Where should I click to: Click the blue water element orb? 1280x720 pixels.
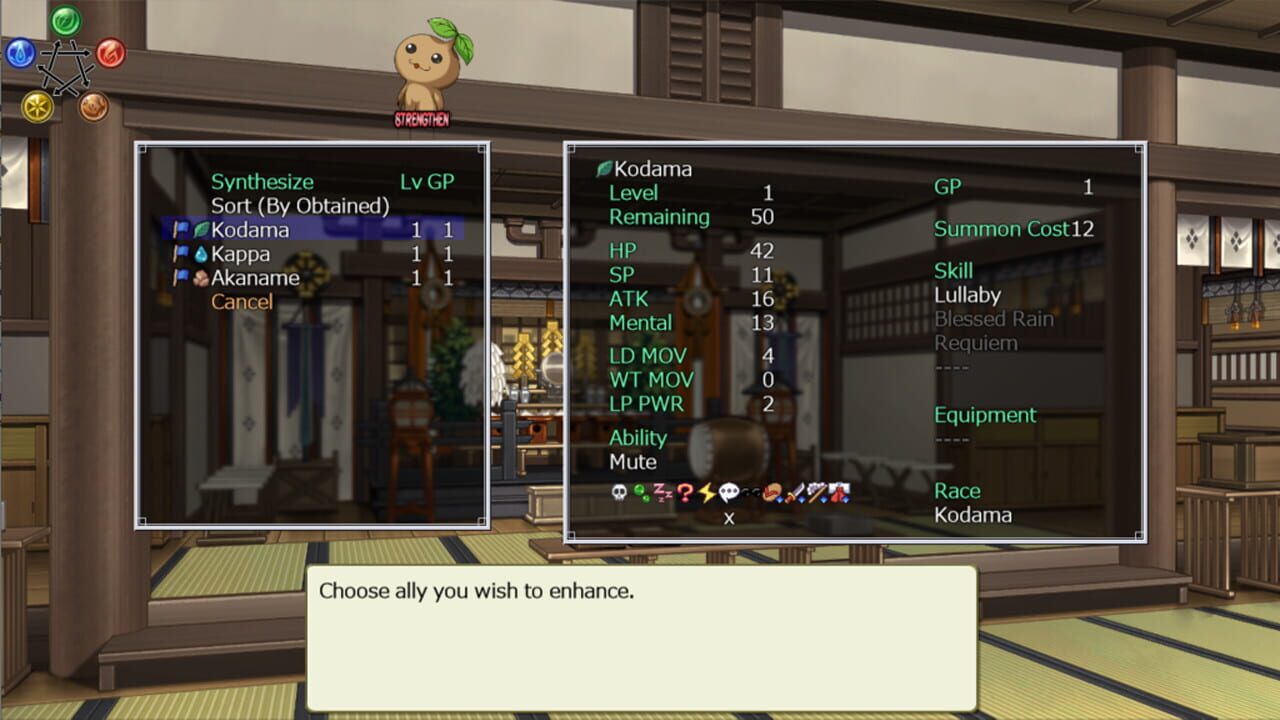coord(18,53)
